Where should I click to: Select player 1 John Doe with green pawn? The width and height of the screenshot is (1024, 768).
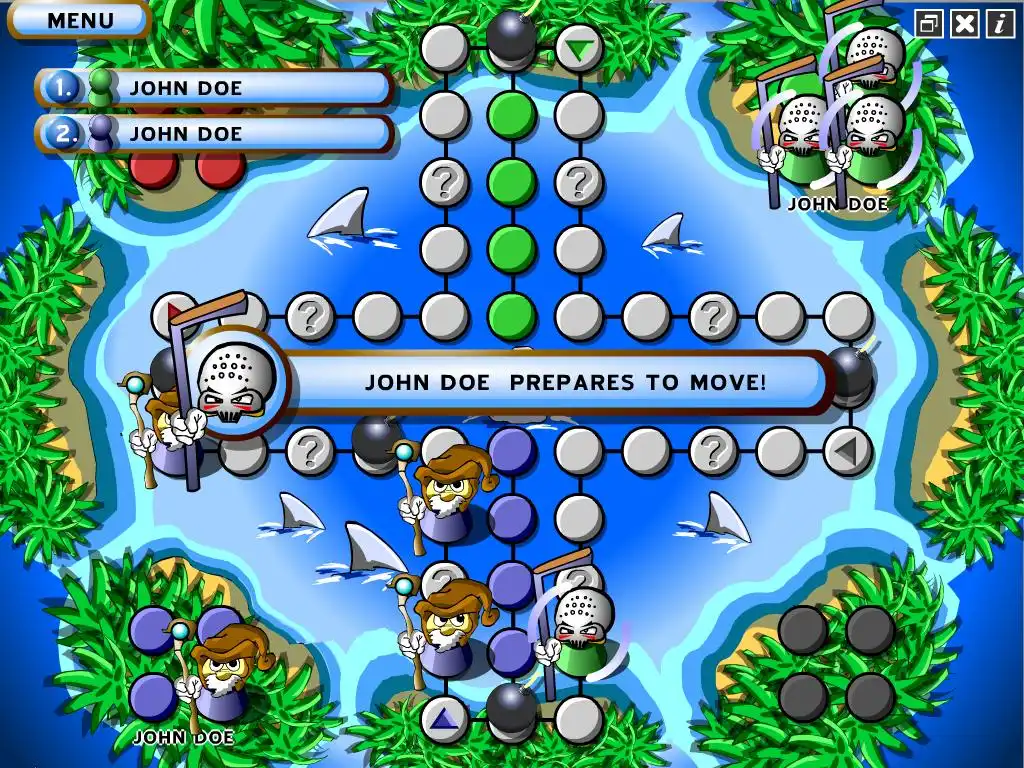(214, 88)
